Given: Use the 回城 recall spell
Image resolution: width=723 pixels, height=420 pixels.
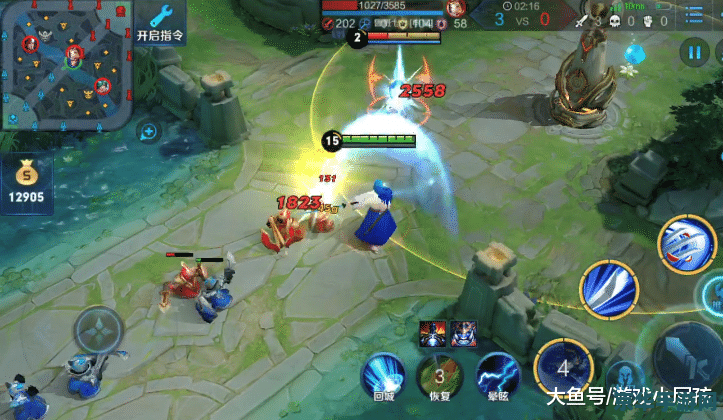Looking at the screenshot, I should pos(381,373).
